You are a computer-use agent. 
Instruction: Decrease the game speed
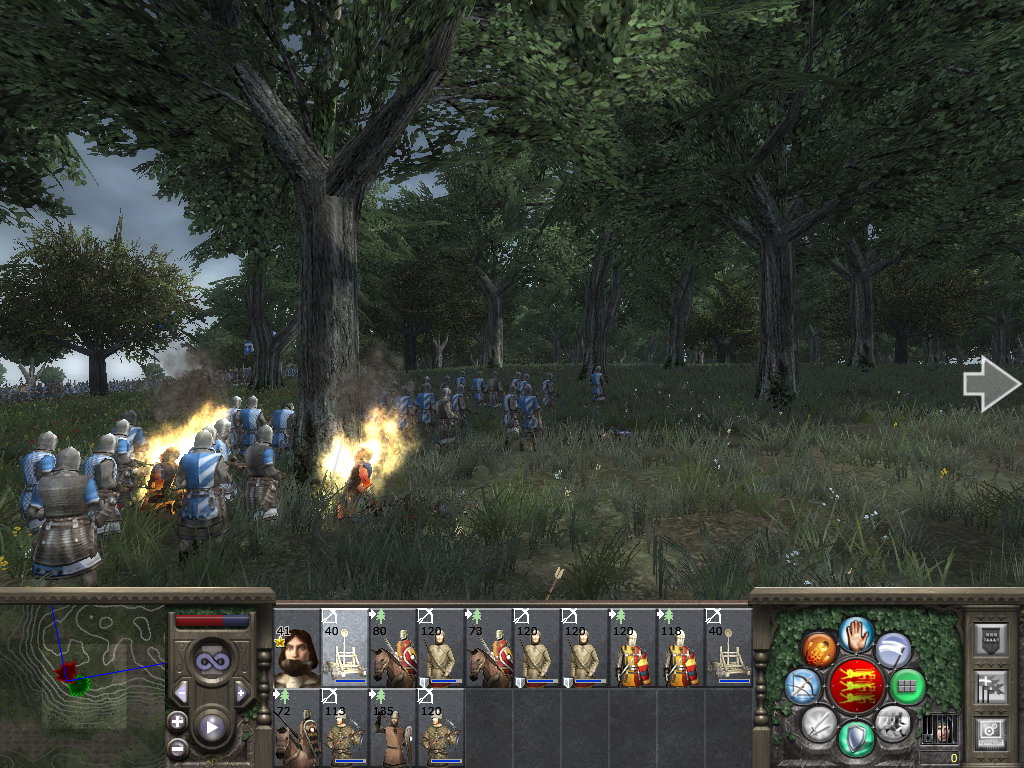pos(181,692)
